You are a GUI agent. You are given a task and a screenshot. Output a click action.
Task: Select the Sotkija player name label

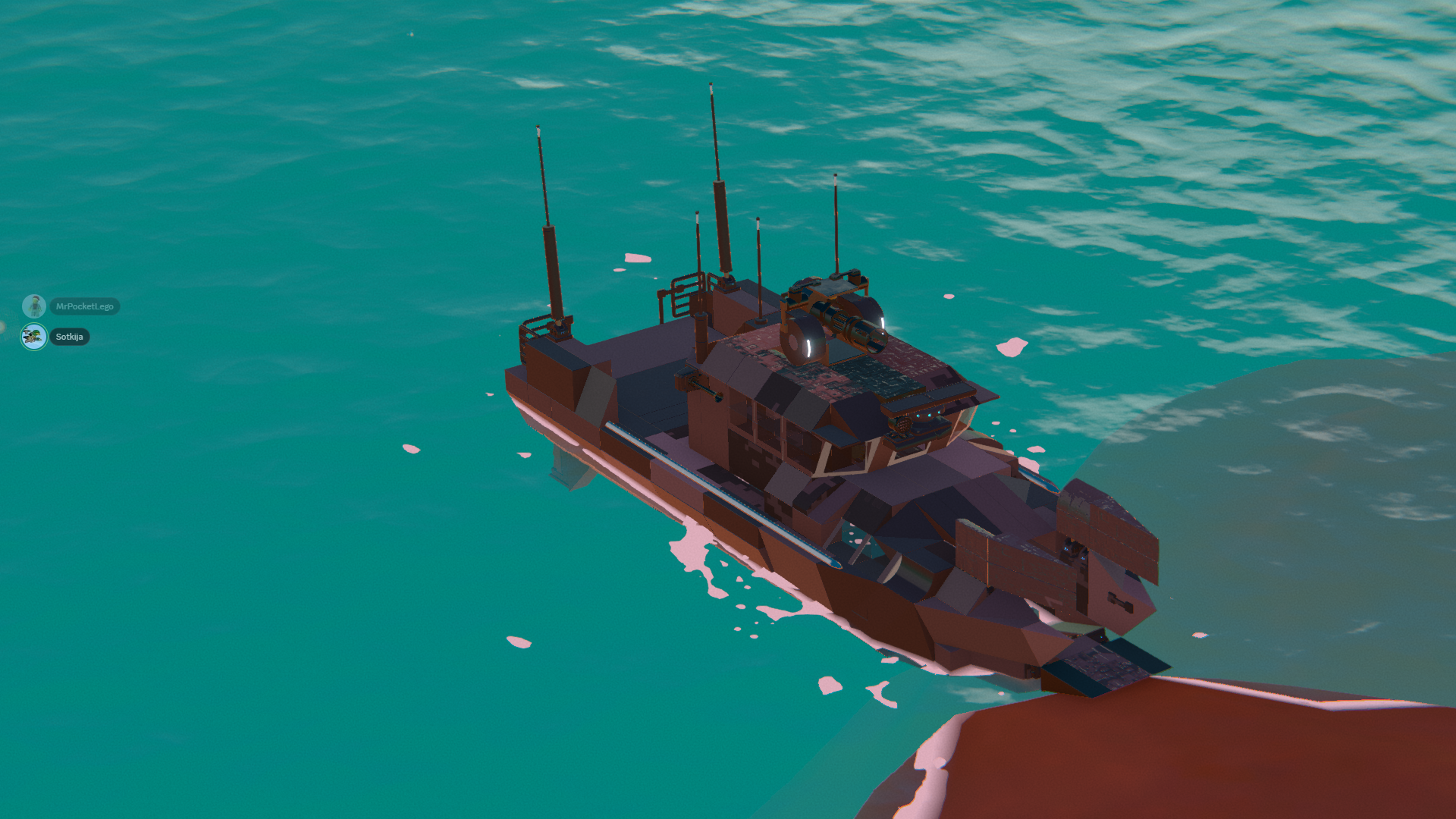tap(69, 337)
